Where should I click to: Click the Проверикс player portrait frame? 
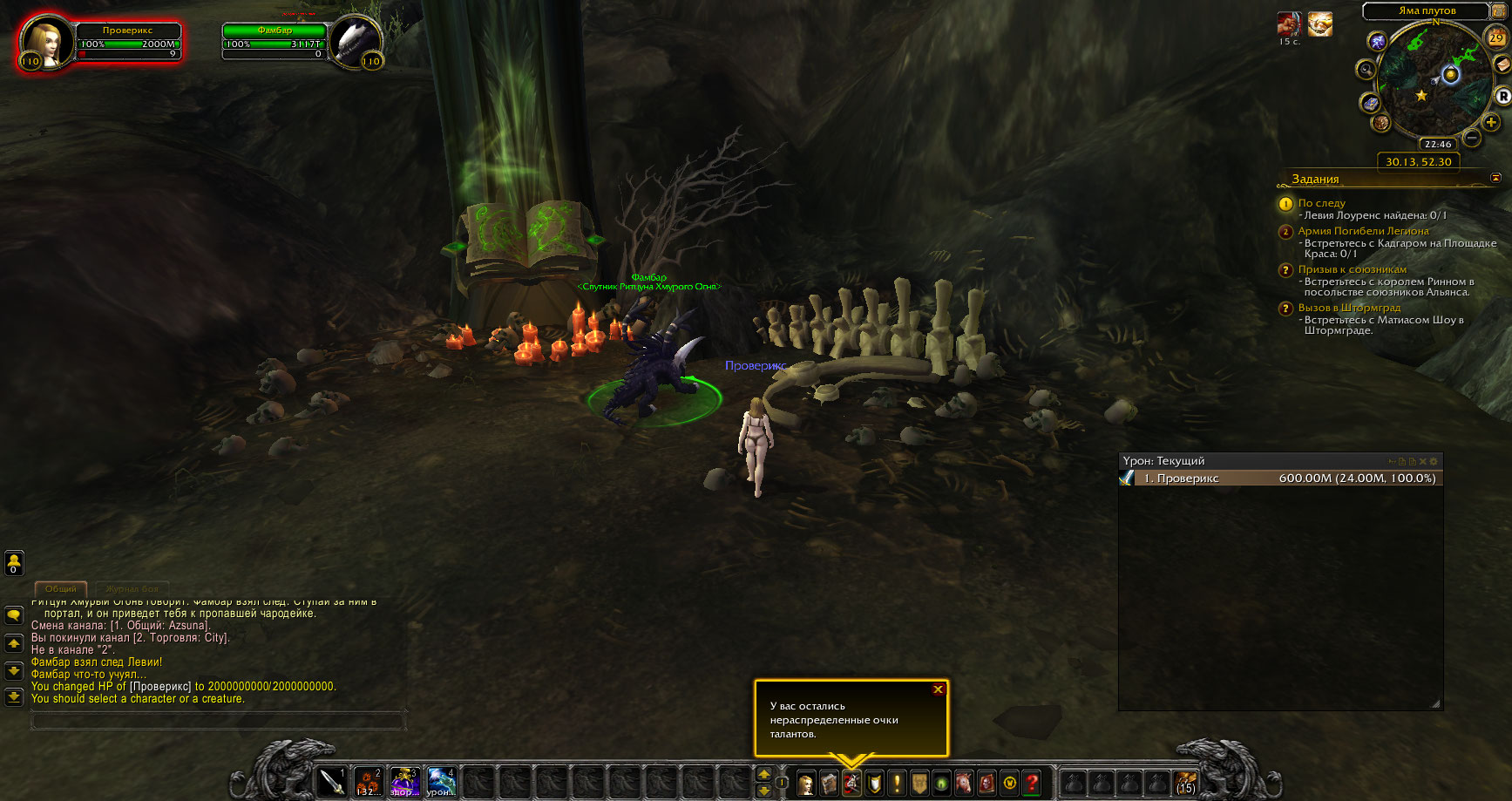click(45, 43)
